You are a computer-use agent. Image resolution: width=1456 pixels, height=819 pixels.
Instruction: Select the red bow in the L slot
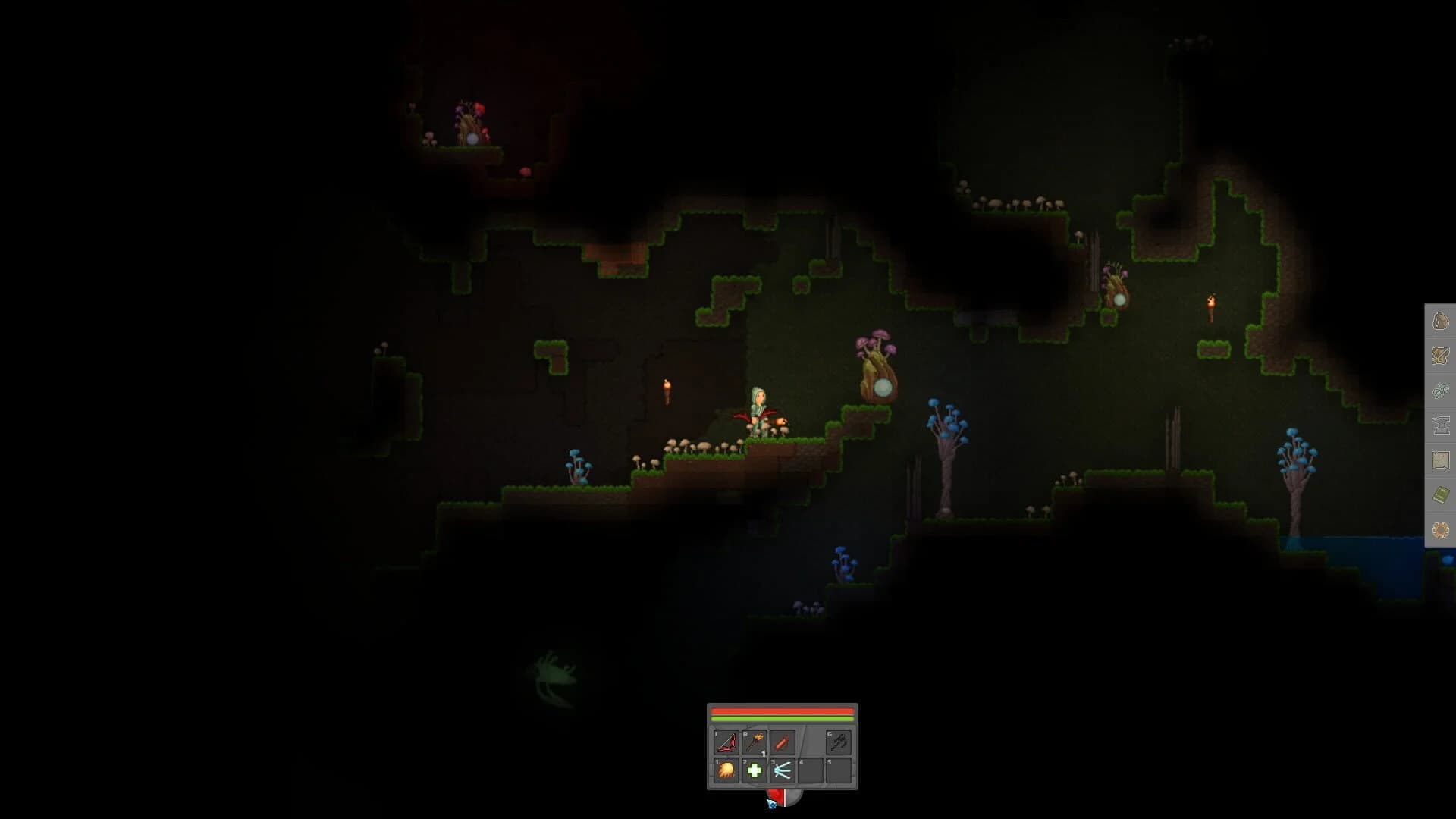(726, 742)
